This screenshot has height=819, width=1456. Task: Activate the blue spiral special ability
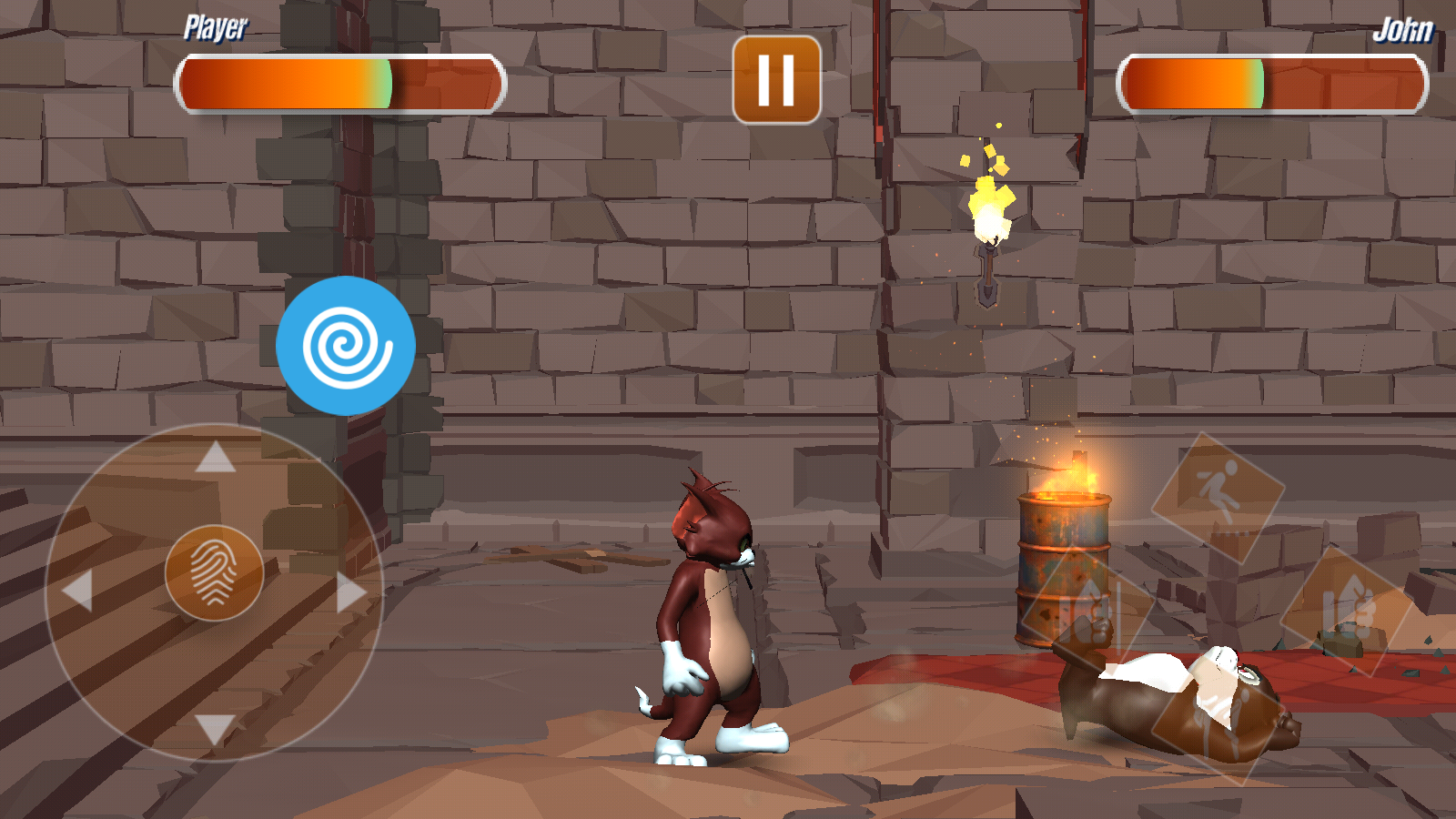click(x=346, y=346)
